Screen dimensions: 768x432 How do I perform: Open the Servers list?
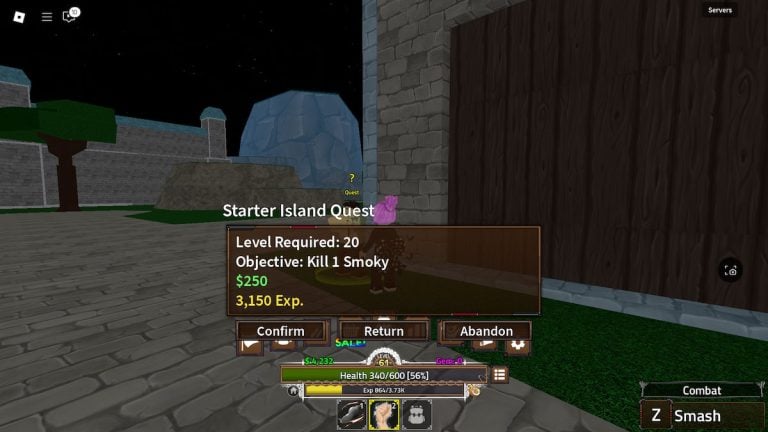pos(720,10)
